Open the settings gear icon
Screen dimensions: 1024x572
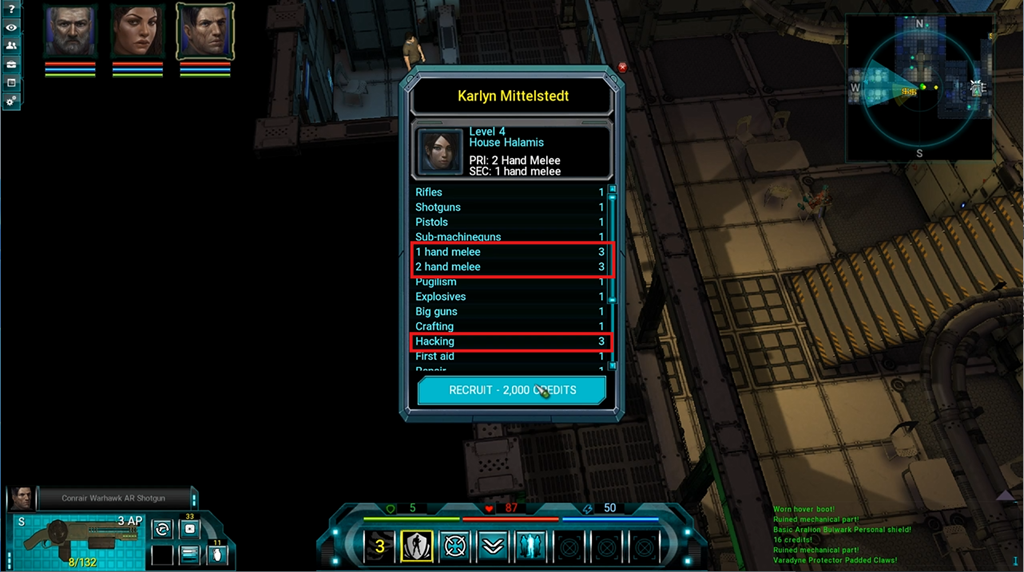coord(11,100)
